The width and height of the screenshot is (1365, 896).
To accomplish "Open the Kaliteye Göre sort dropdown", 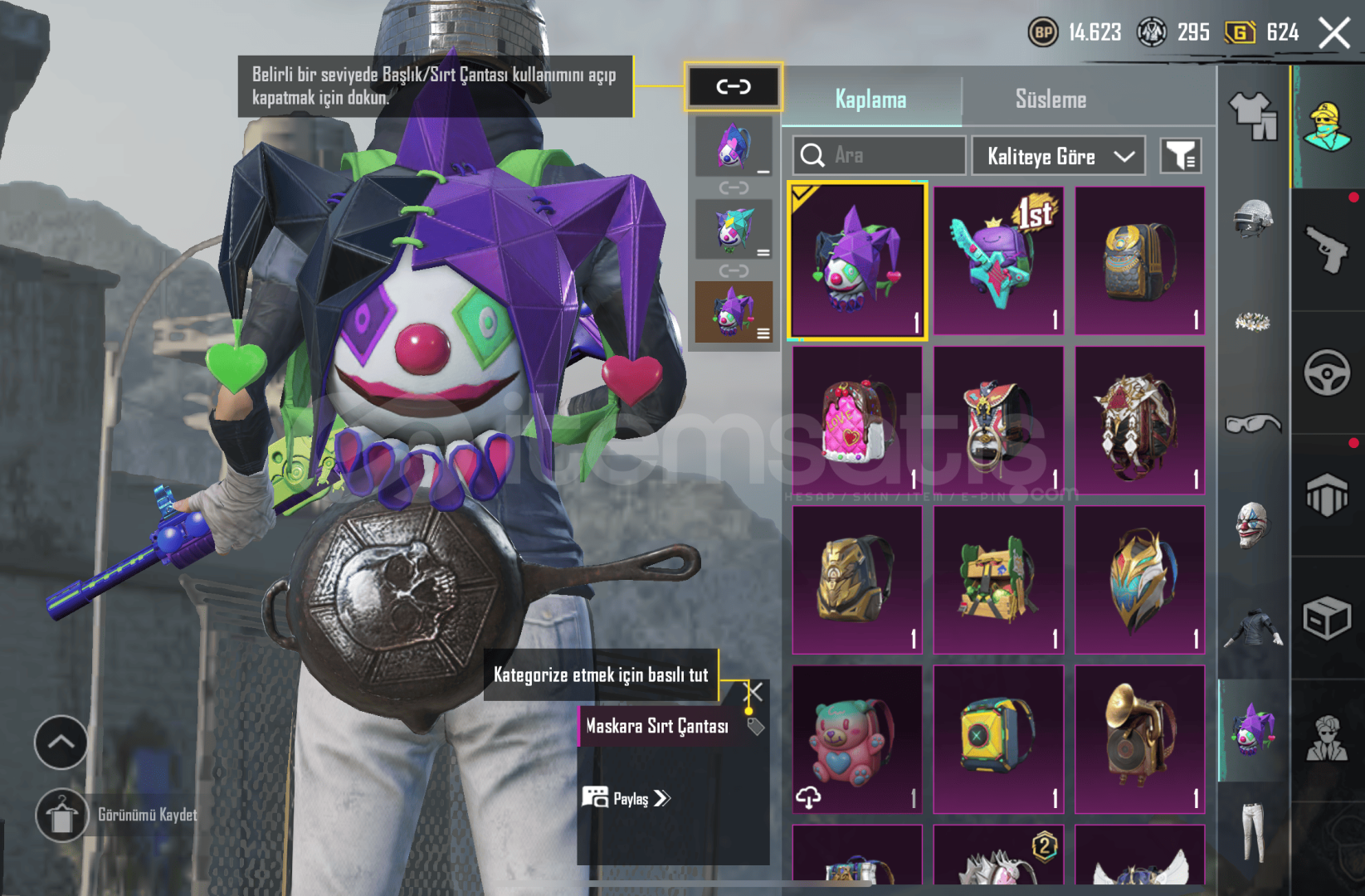I will [1058, 156].
